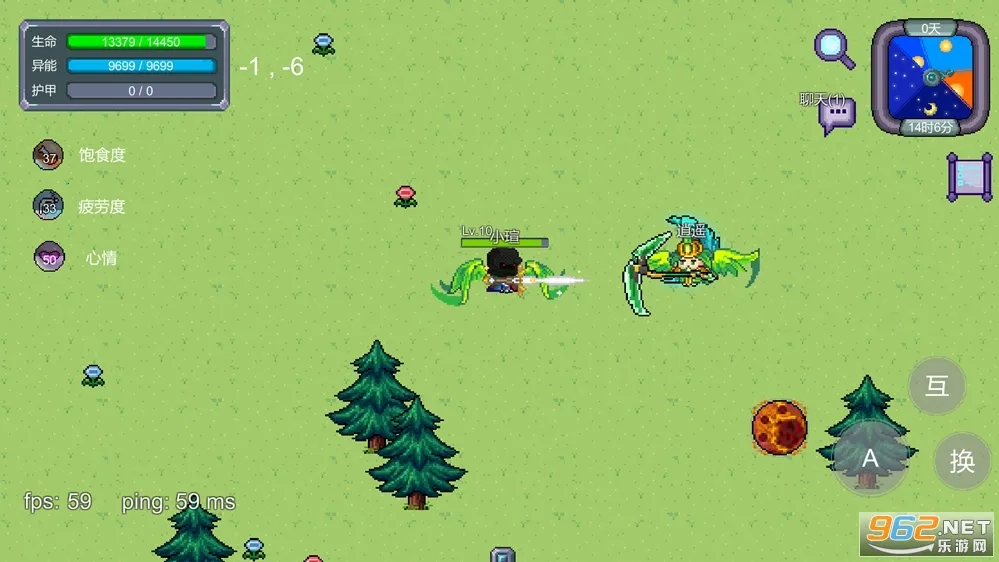Select the 疲劳度 fatigue status icon

(48, 206)
